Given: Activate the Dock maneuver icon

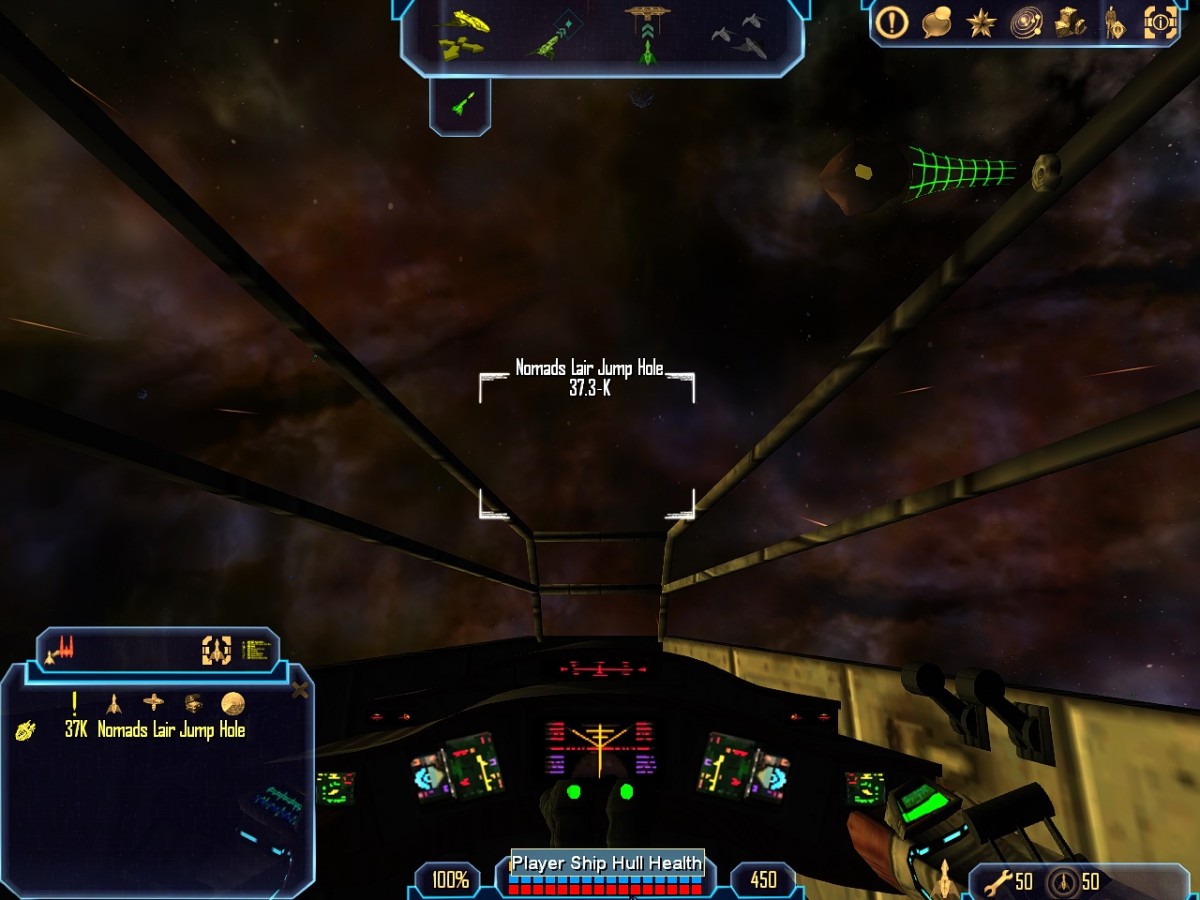Looking at the screenshot, I should 647,36.
